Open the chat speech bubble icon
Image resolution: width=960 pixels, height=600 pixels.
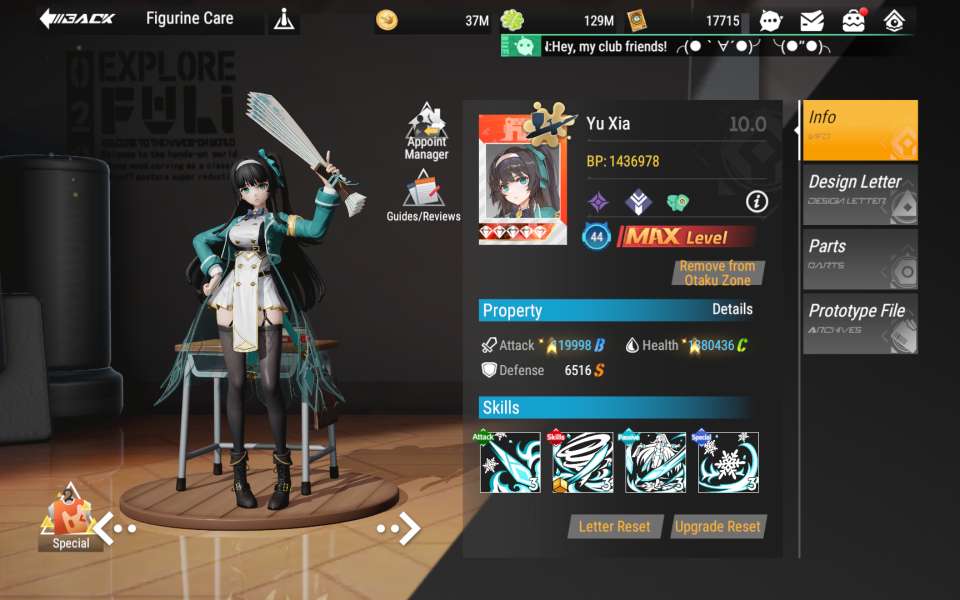tap(771, 20)
